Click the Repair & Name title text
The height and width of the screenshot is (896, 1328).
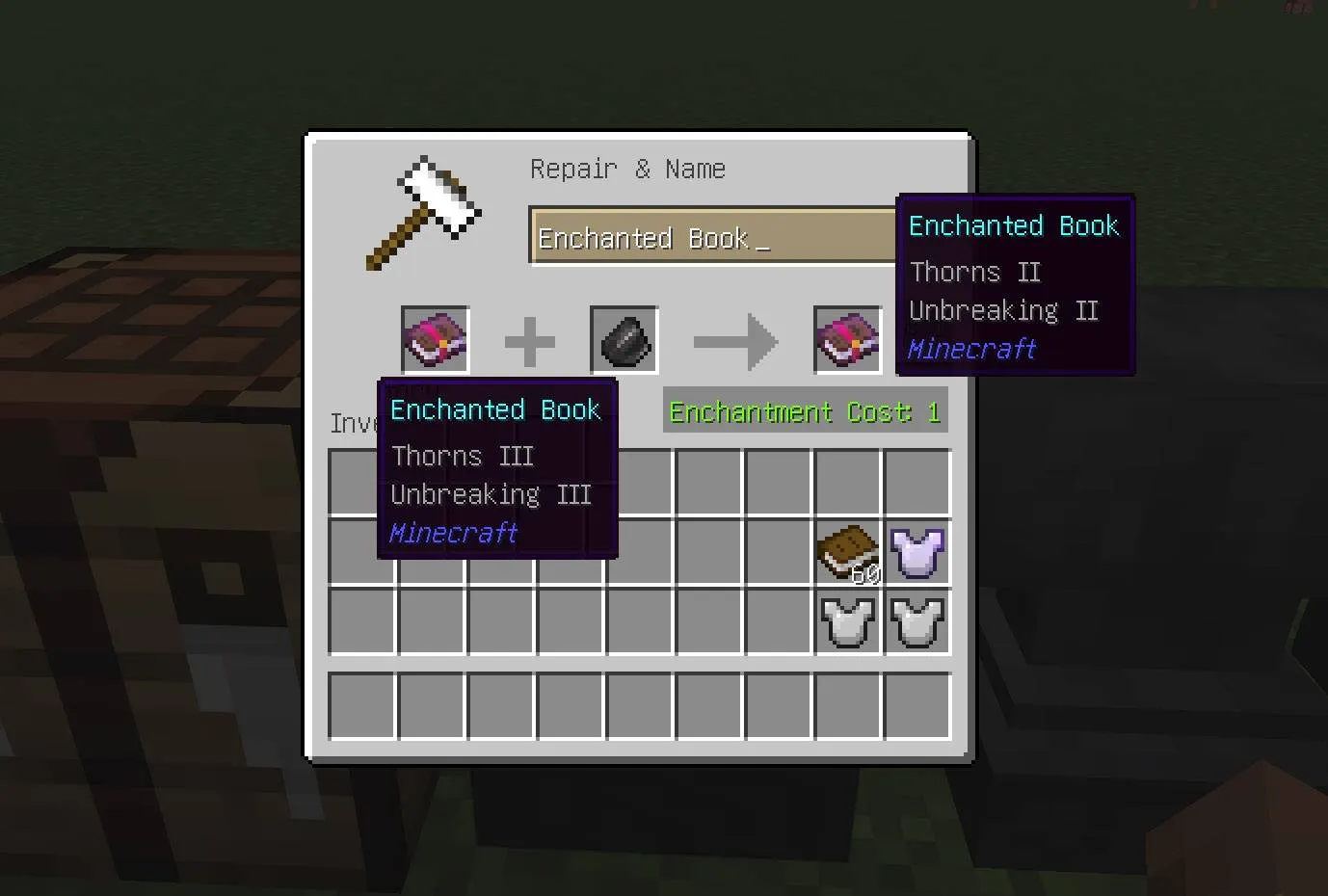[x=627, y=169]
